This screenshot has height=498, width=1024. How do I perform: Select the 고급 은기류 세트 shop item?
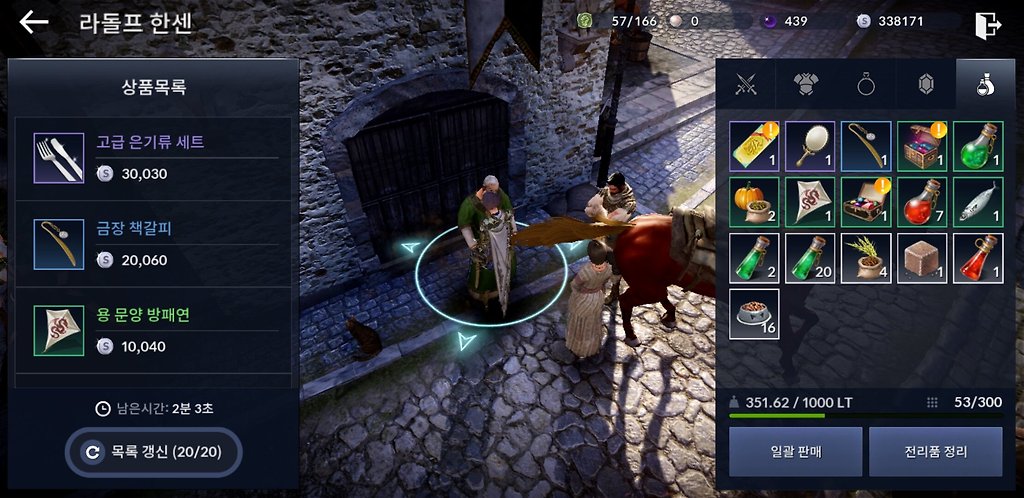click(155, 158)
